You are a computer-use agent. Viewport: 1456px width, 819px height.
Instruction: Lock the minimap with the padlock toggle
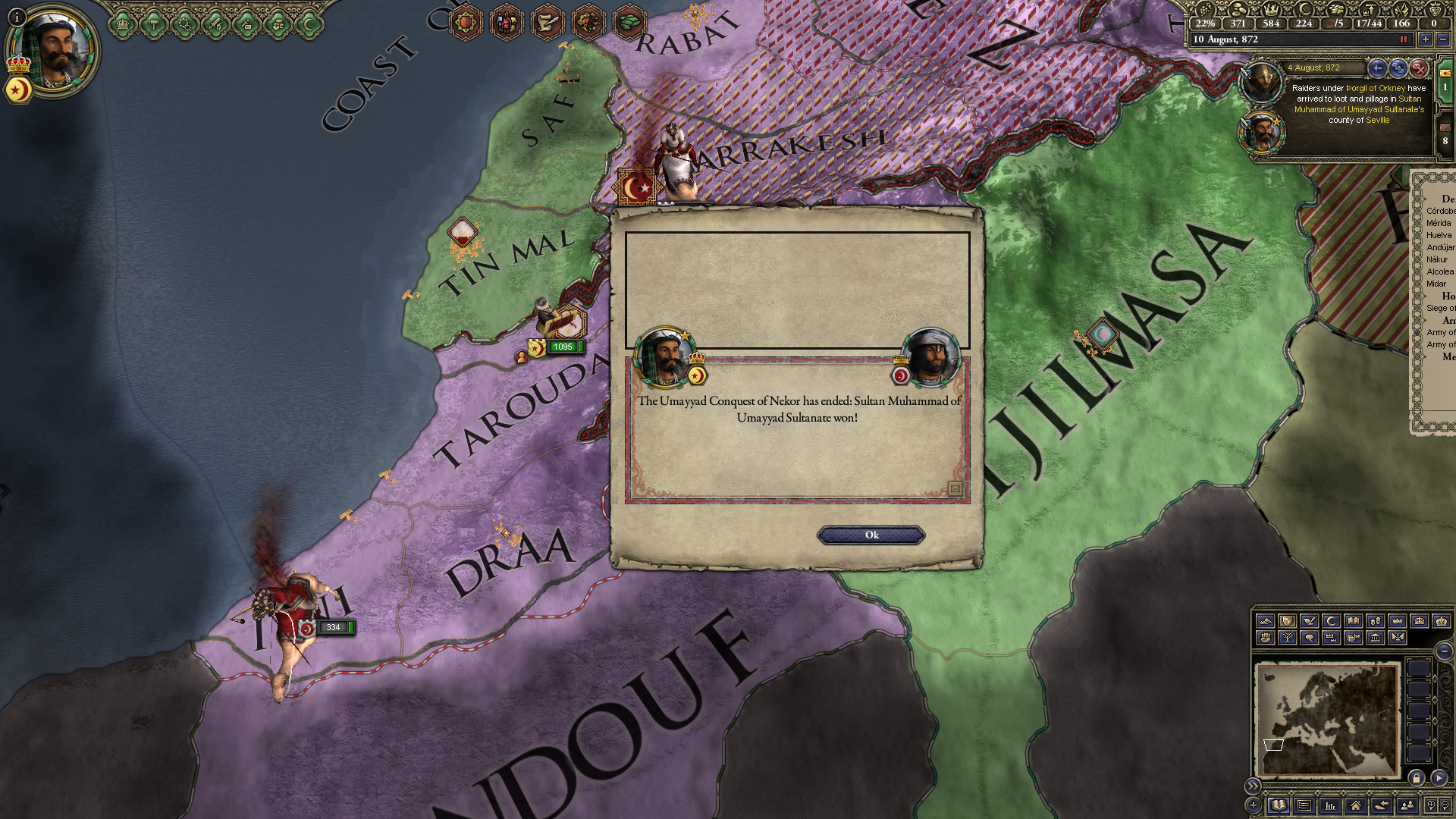[x=1417, y=779]
